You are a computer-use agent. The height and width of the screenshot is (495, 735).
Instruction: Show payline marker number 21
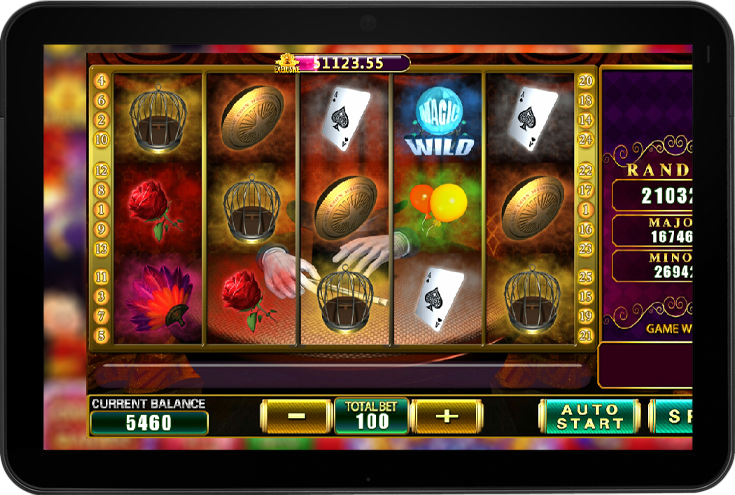(586, 335)
